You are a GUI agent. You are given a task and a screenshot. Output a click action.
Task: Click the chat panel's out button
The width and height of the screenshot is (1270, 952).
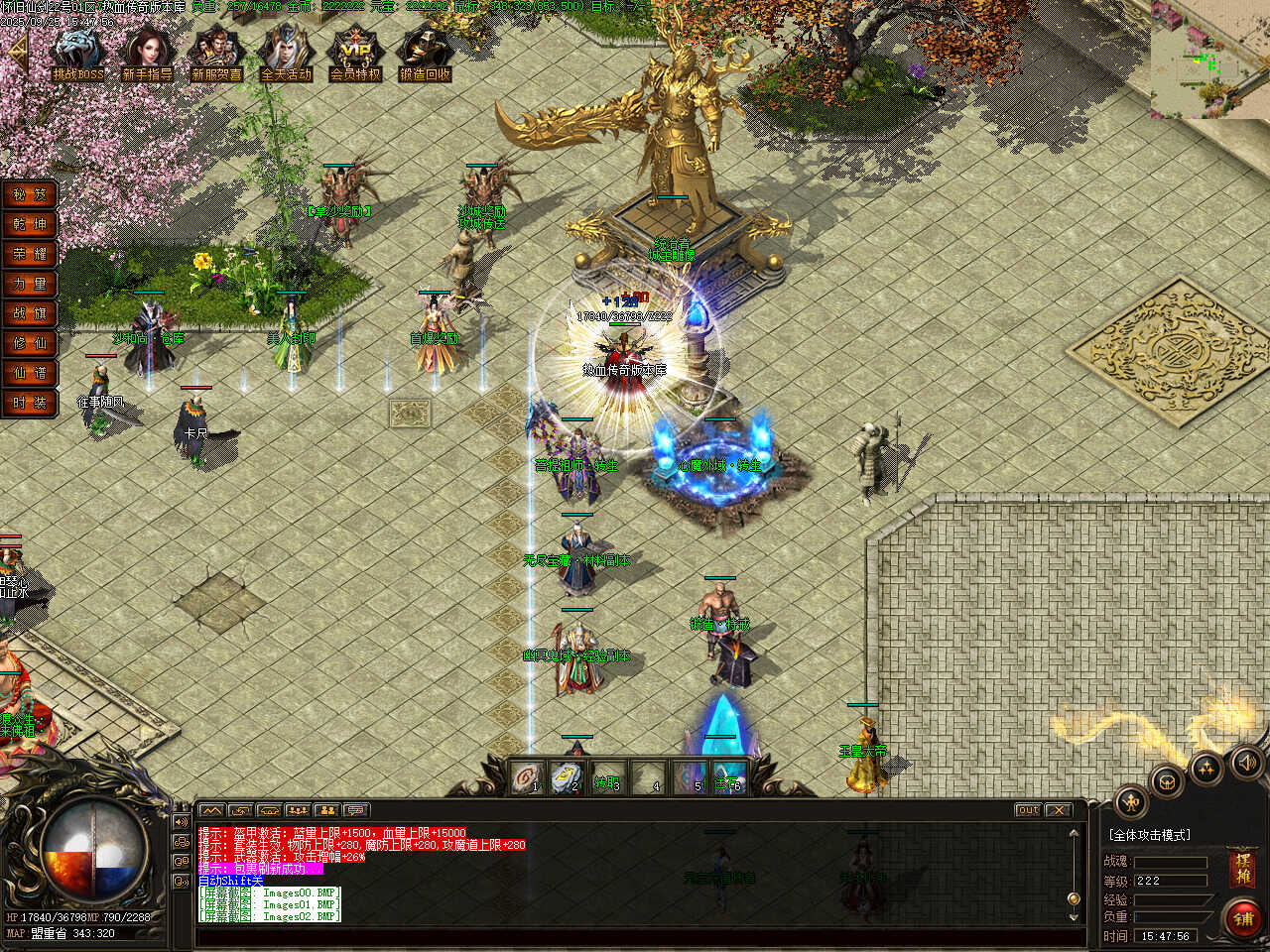pos(1029,810)
